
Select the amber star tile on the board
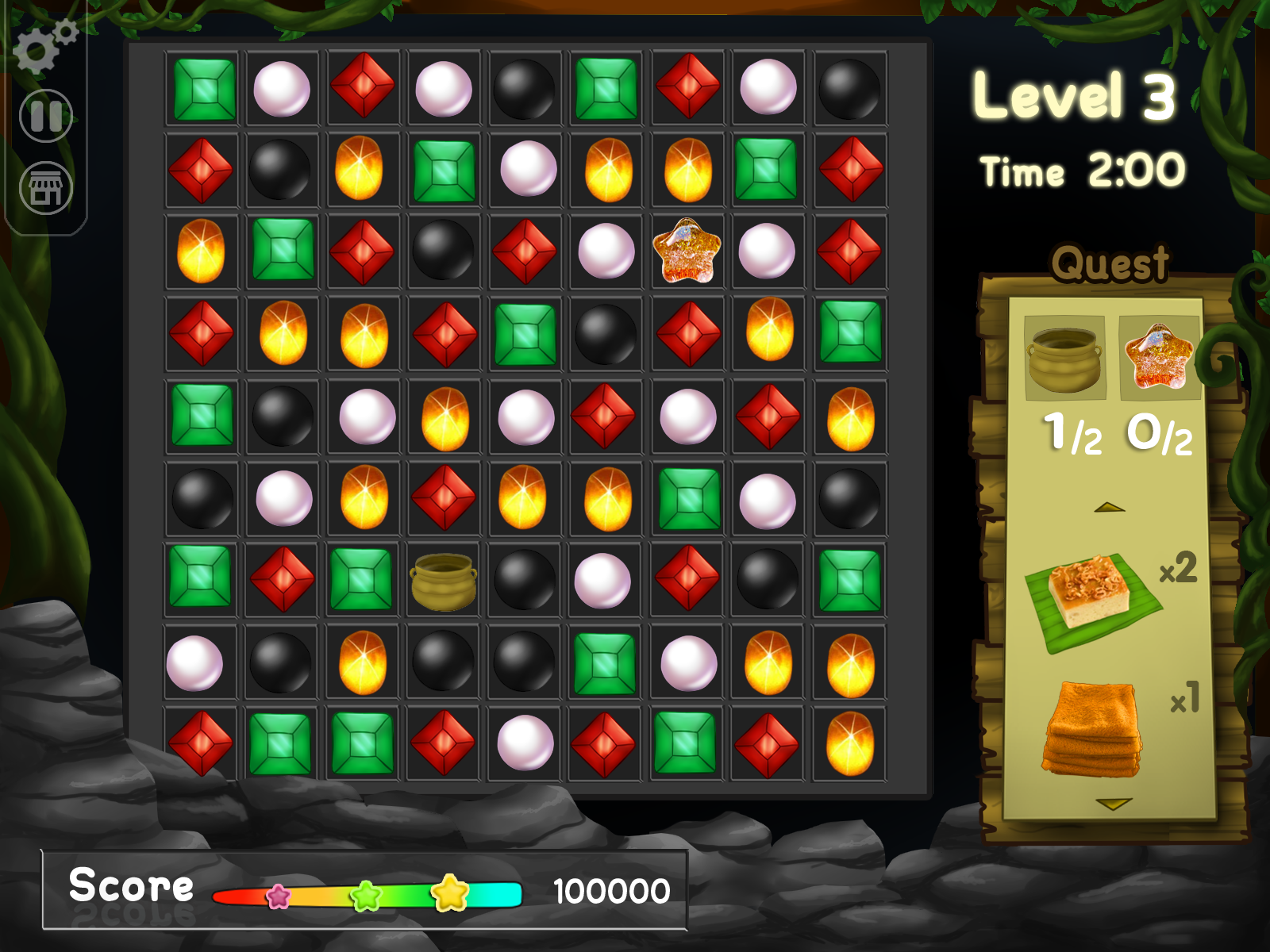(687, 251)
